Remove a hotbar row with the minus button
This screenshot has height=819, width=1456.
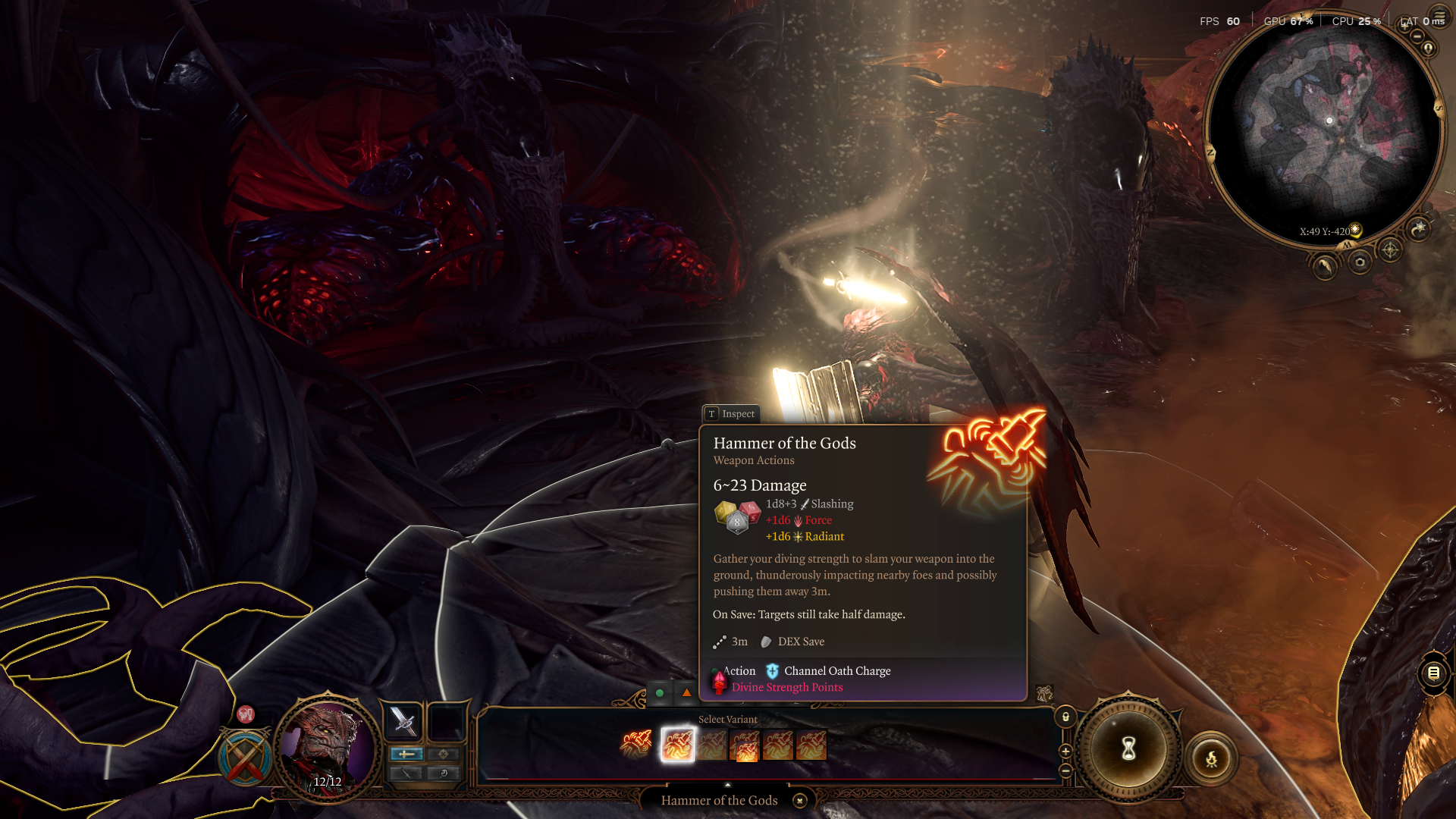pos(1065,770)
